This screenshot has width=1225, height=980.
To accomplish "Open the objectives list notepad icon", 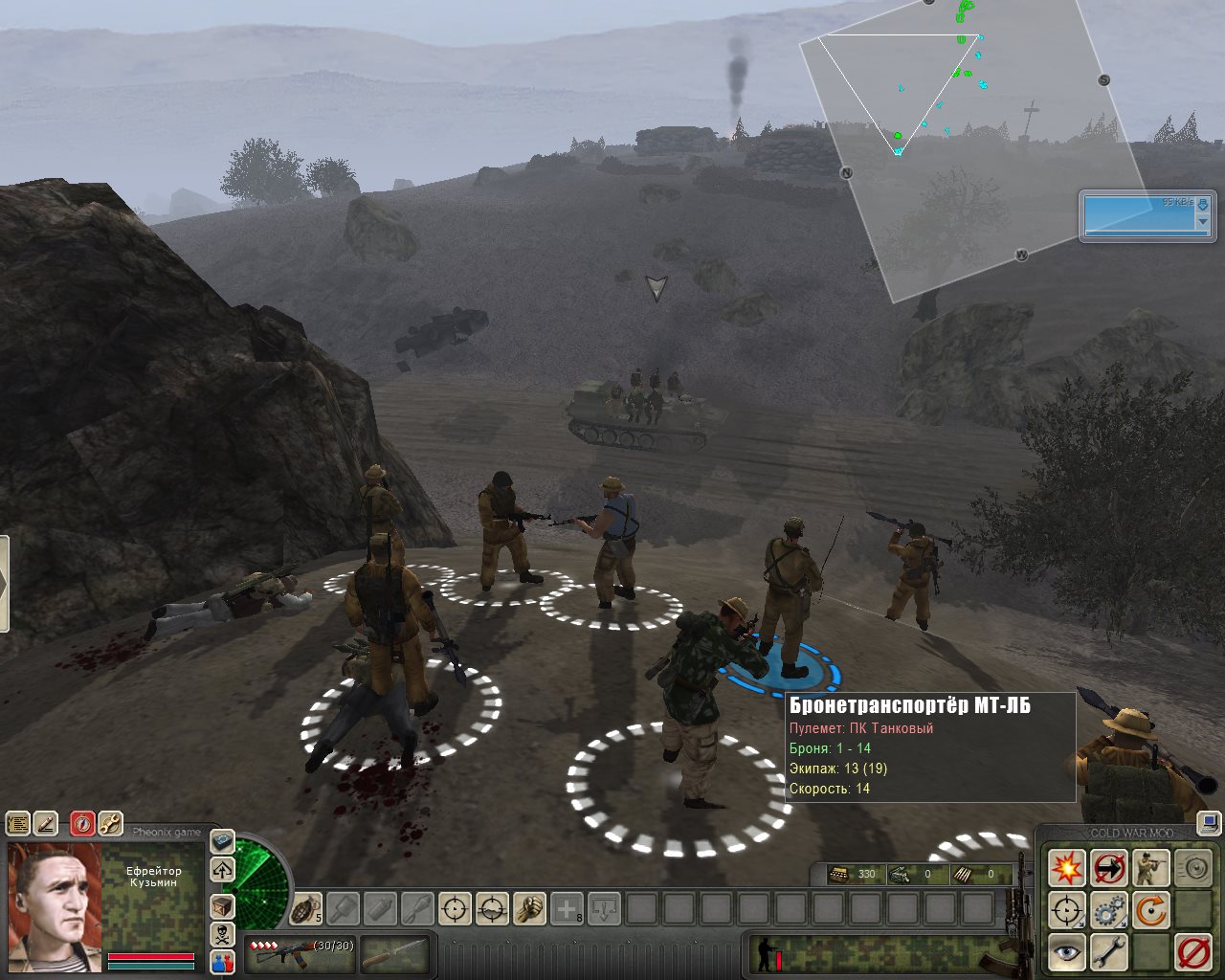I will click(x=17, y=823).
